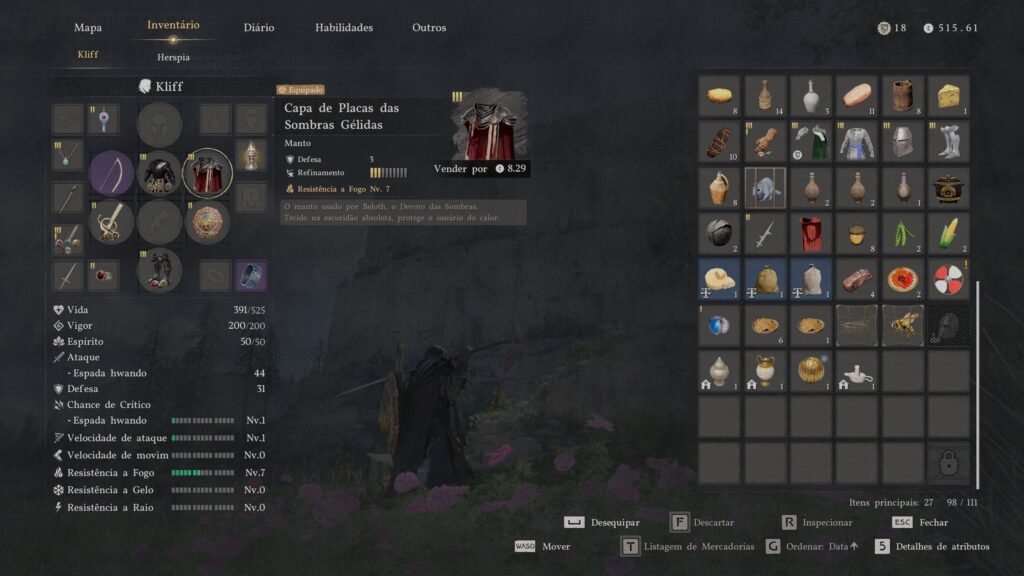Go to the Outros tab

429,27
